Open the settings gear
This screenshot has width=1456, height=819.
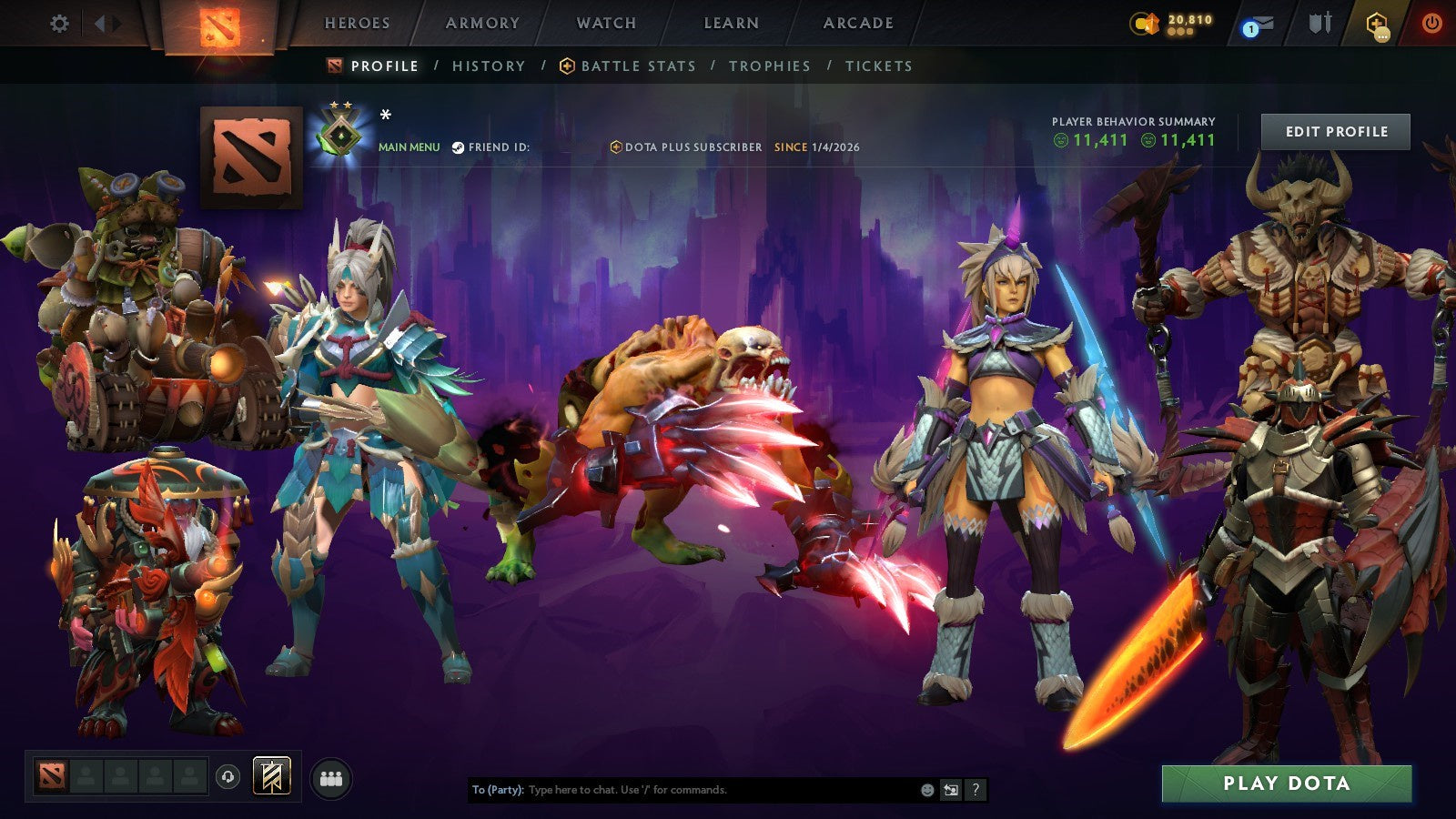point(58,25)
